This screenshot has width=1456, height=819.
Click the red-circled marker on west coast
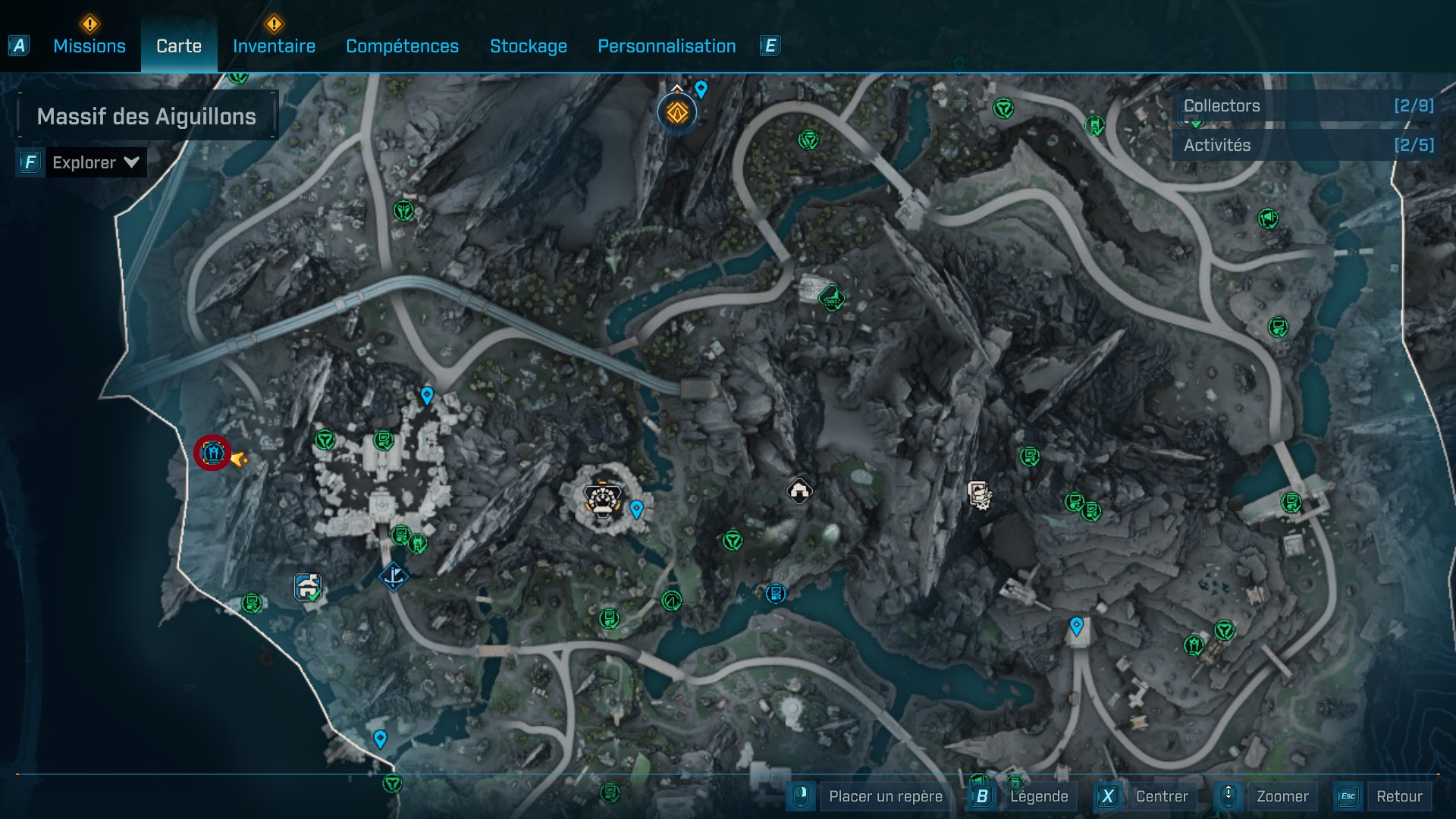point(212,453)
